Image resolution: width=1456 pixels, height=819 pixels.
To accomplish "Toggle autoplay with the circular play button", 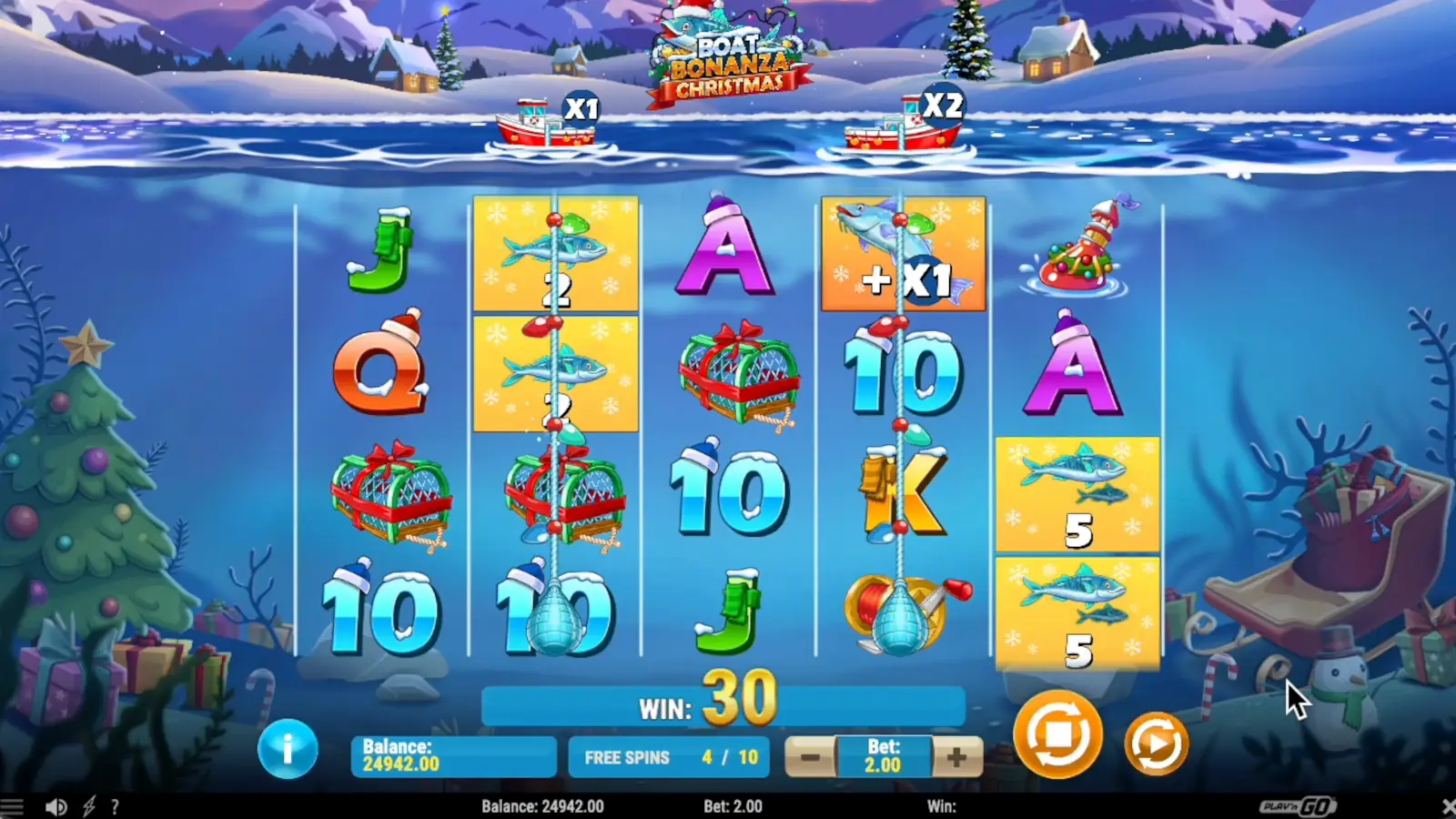I will [1156, 743].
